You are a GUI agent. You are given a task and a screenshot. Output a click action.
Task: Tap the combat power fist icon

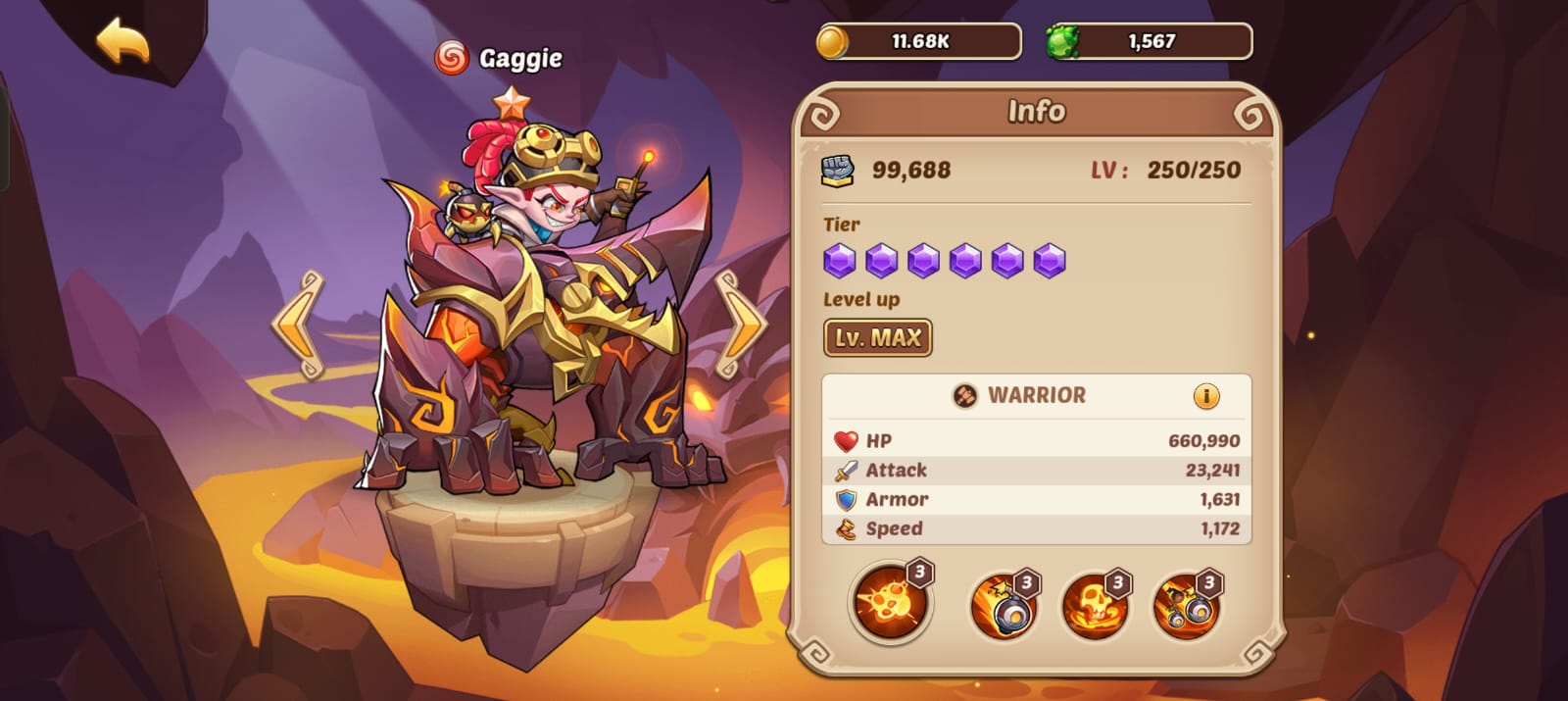(x=838, y=171)
